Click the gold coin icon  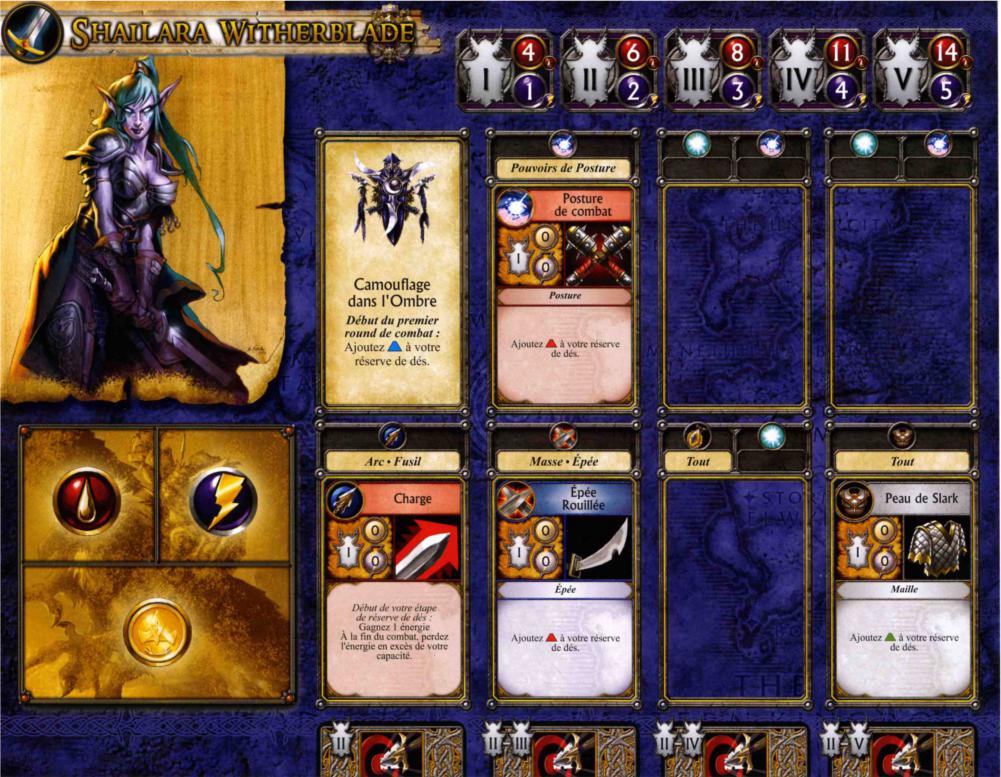click(157, 632)
